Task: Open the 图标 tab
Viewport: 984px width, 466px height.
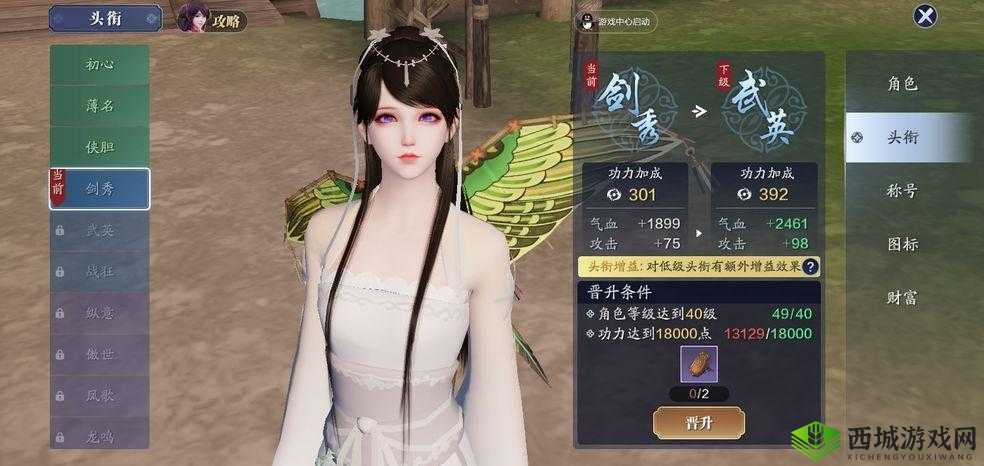Action: click(x=902, y=243)
